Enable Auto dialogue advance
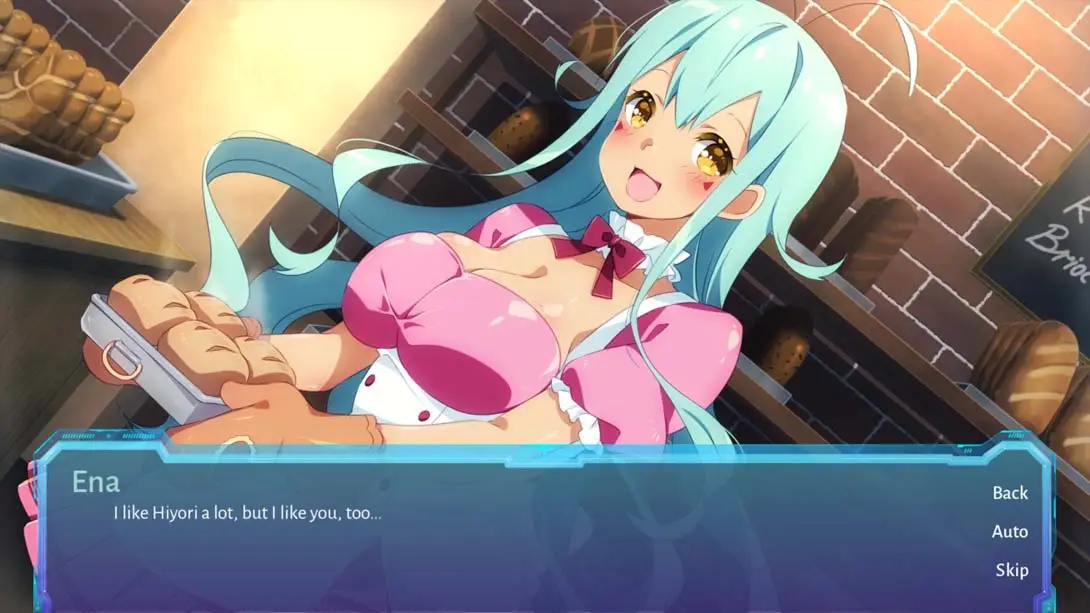 1009,532
